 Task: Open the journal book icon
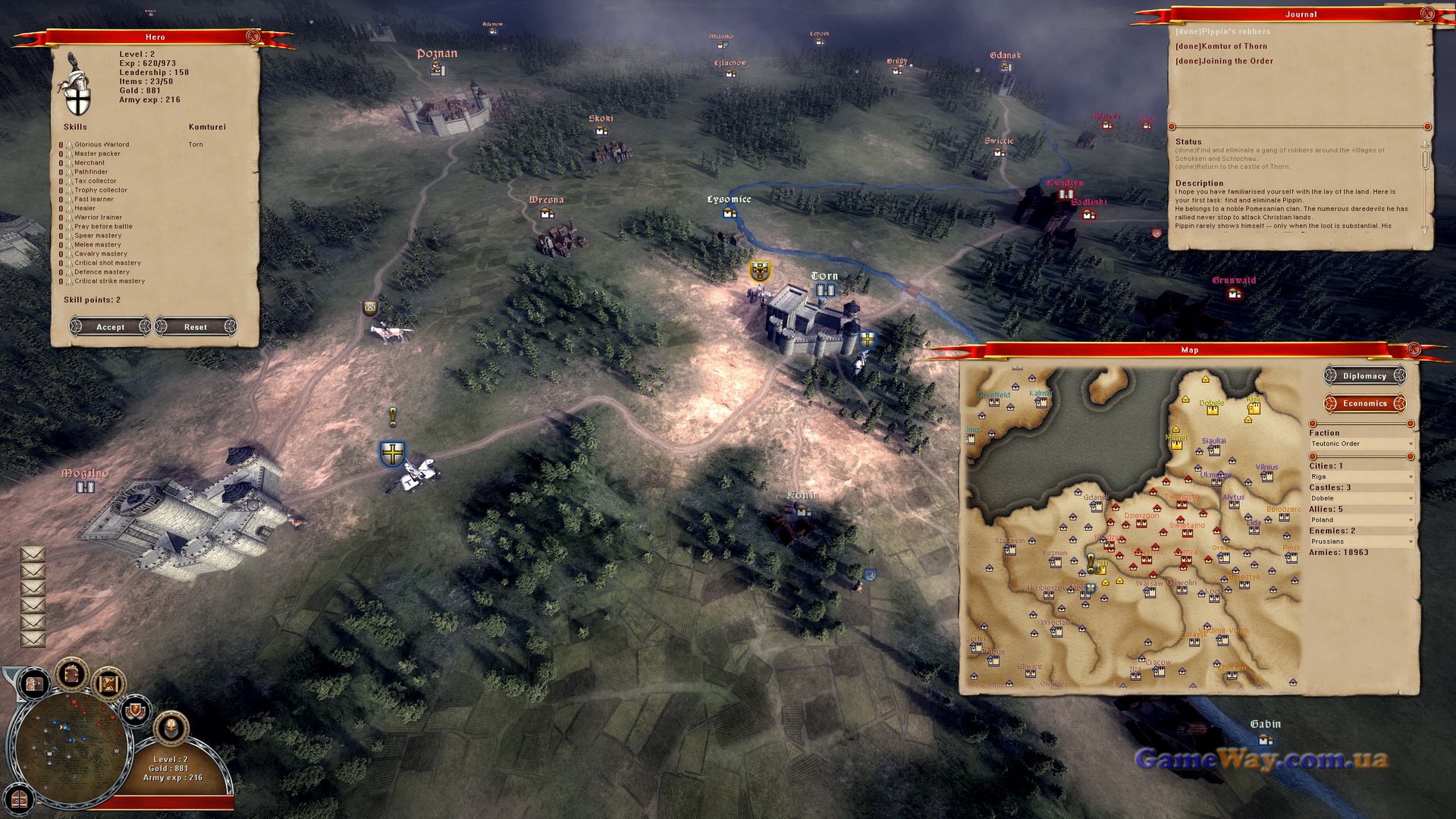click(71, 674)
